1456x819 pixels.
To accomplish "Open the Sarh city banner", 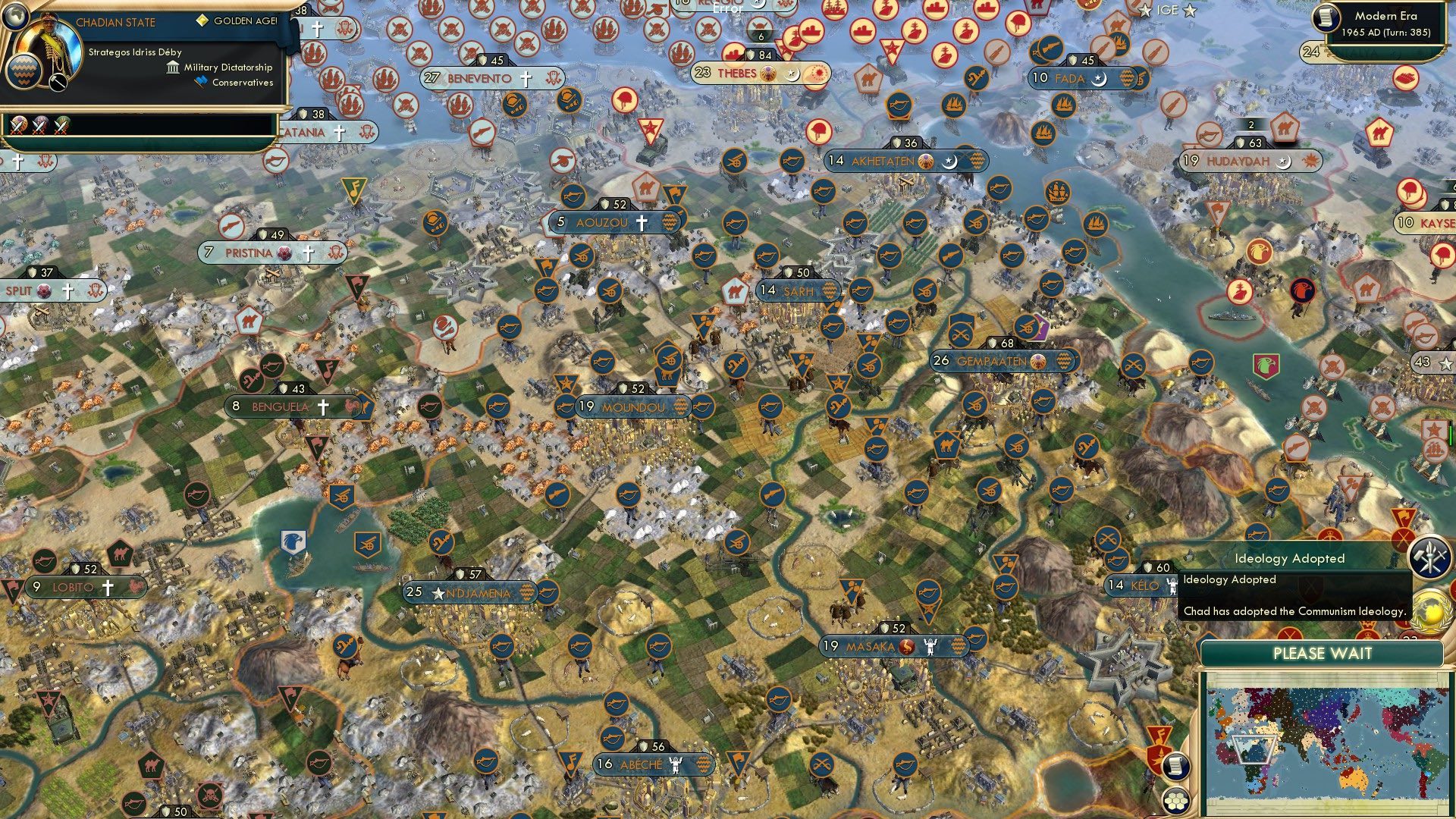I will point(798,290).
